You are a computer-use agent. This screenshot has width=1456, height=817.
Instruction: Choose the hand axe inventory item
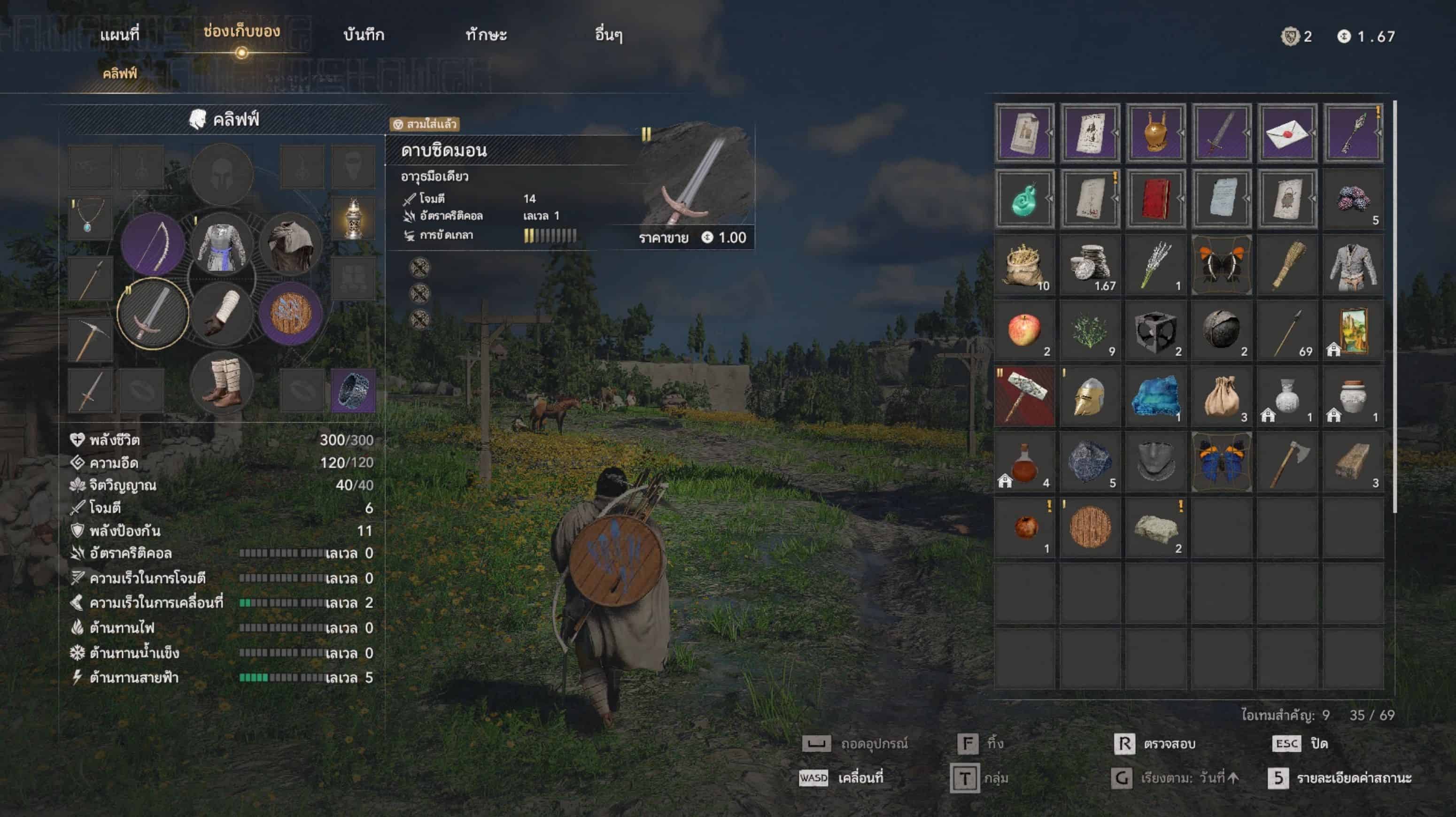pos(1287,461)
